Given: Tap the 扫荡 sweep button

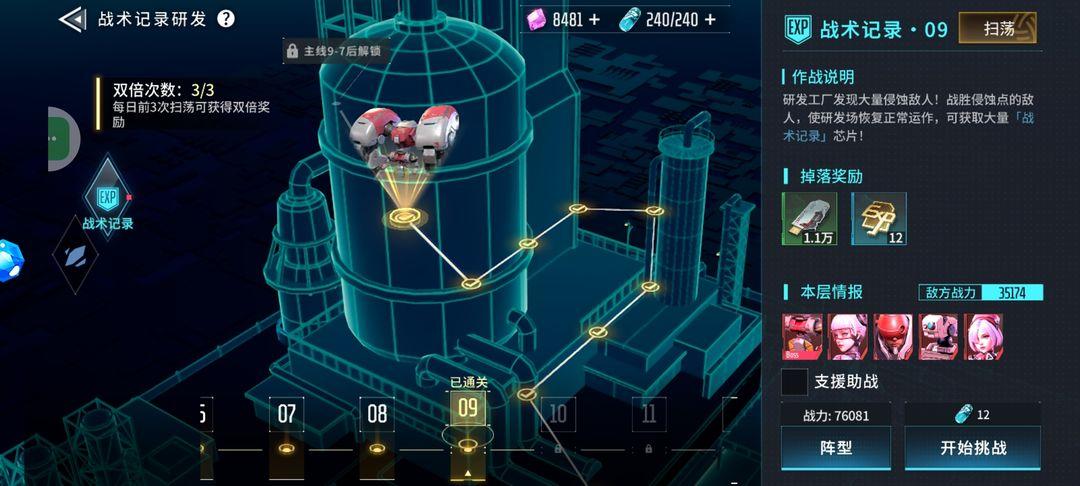Looking at the screenshot, I should pyautogui.click(x=998, y=28).
